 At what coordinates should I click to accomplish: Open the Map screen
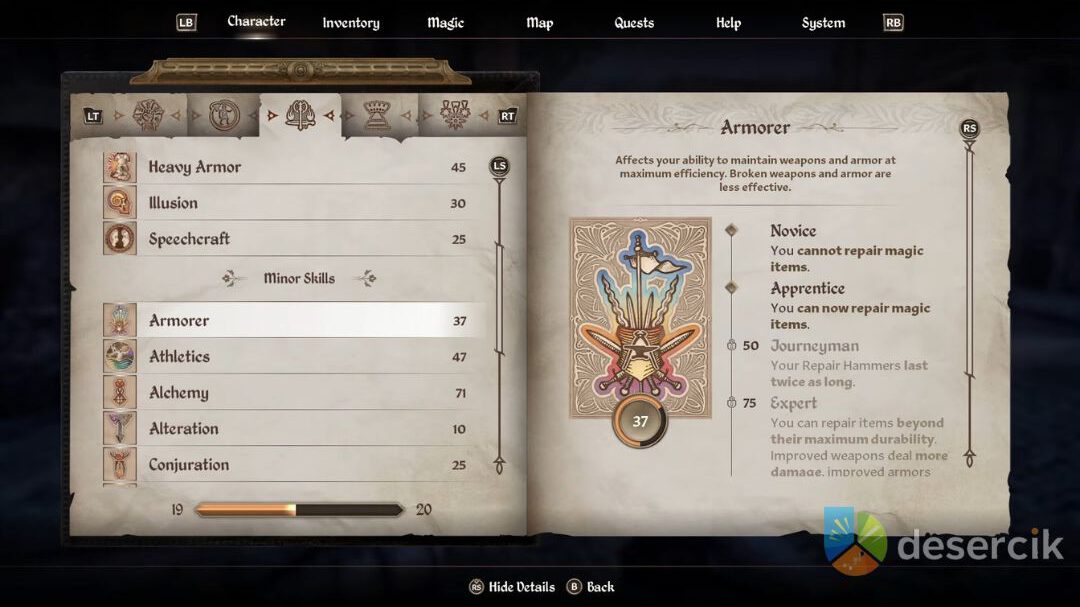click(539, 23)
